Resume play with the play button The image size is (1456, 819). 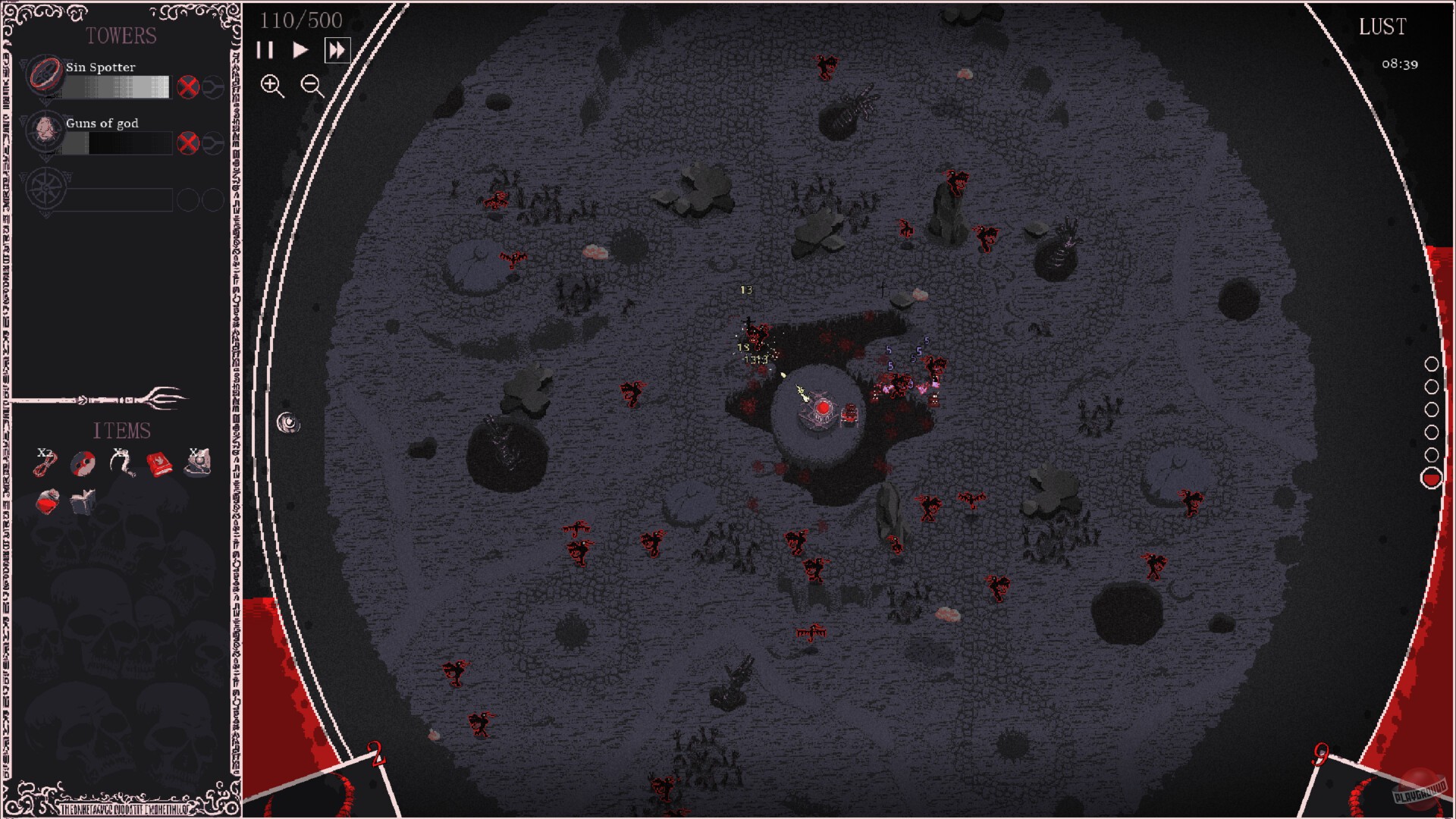tap(300, 51)
